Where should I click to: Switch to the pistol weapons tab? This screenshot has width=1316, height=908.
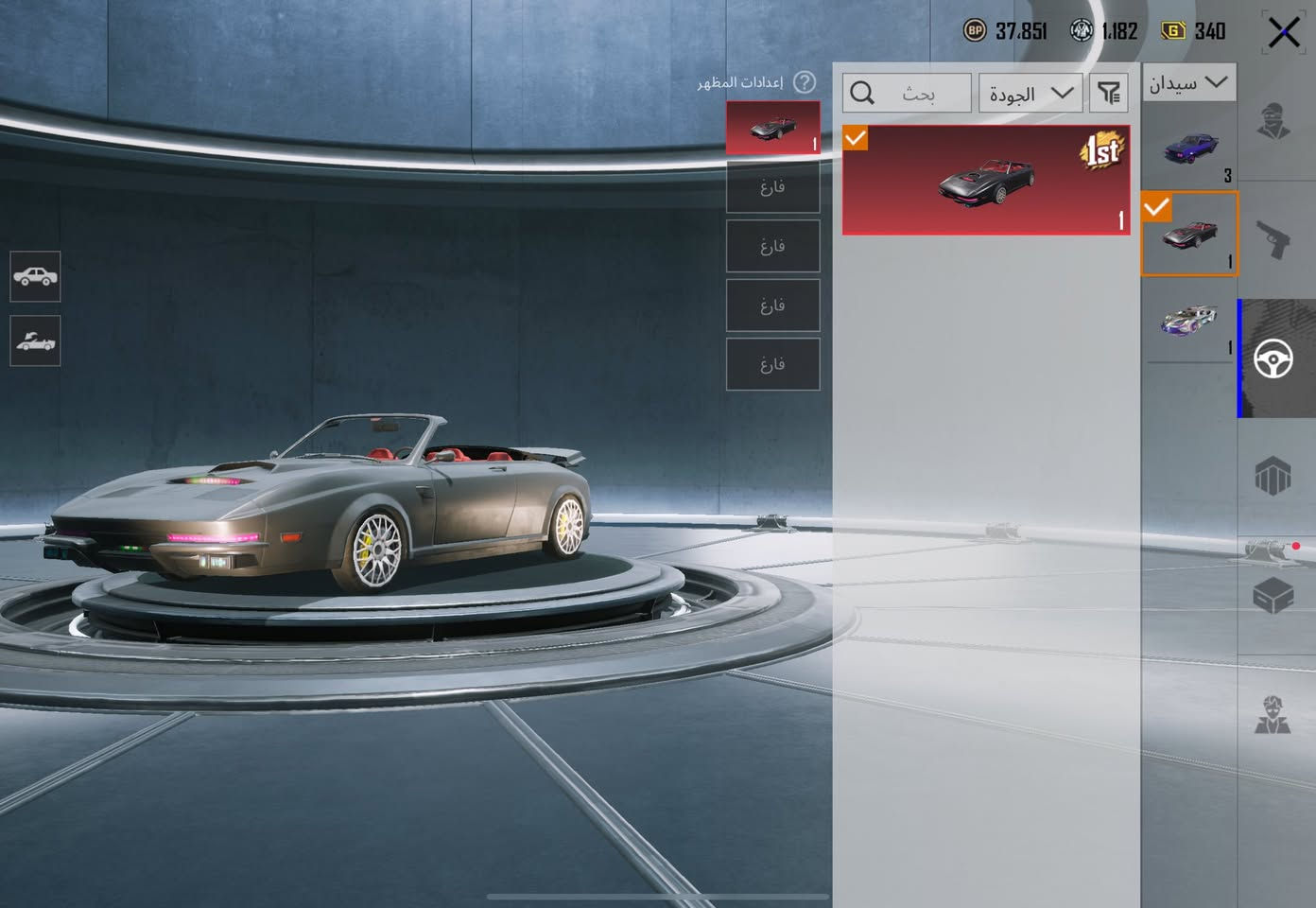tap(1273, 239)
